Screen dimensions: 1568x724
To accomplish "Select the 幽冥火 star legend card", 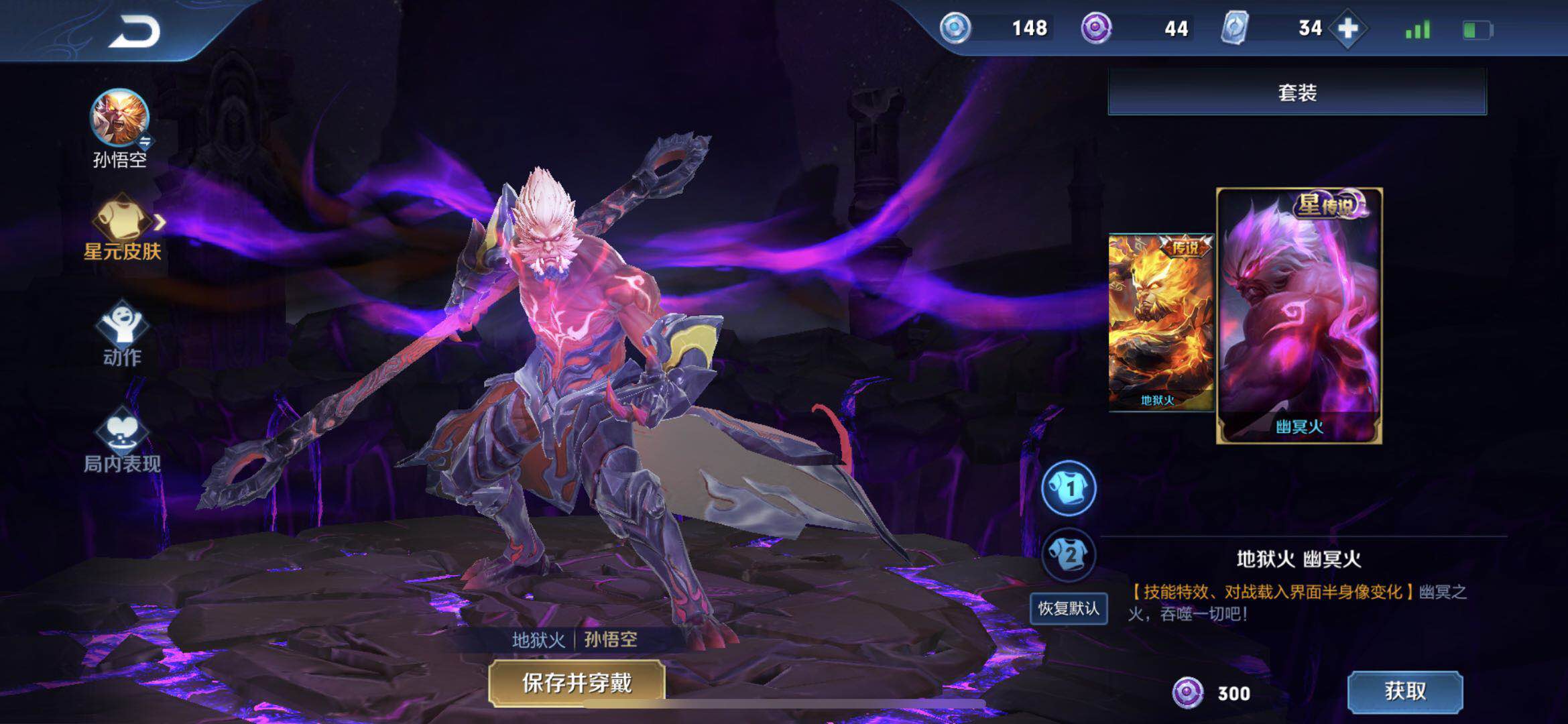I will (1299, 315).
